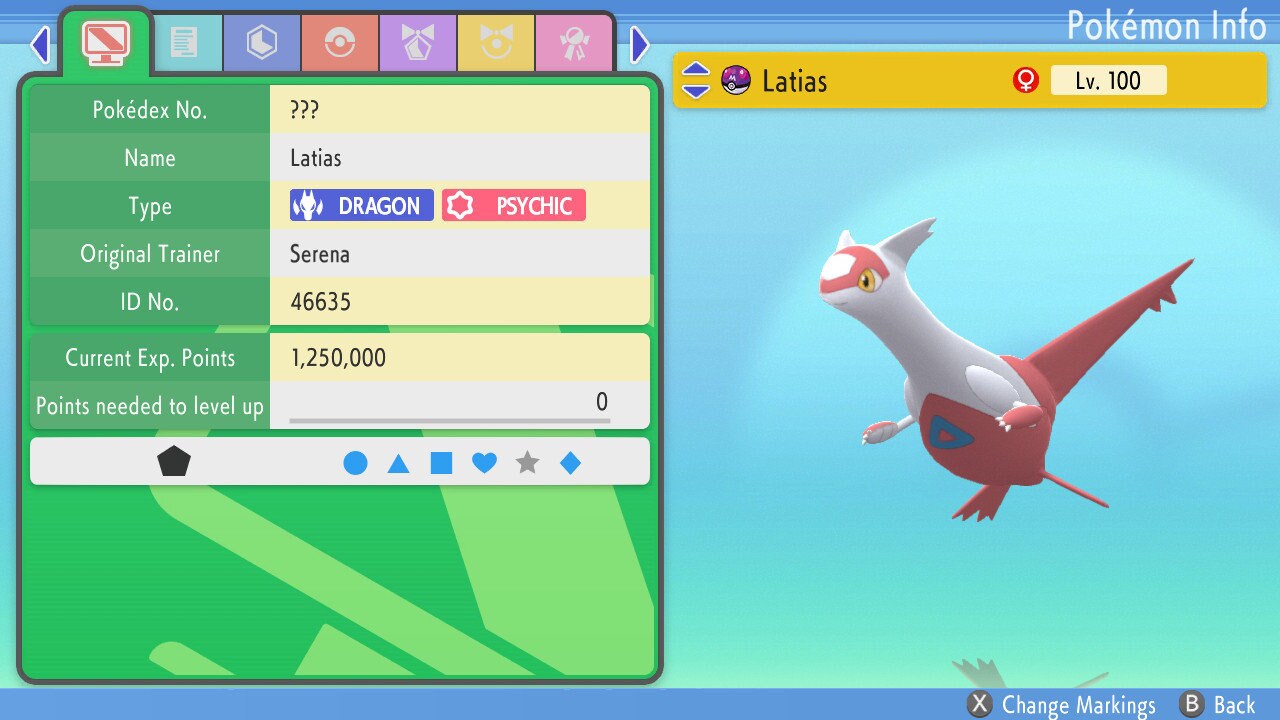This screenshot has width=1280, height=720.
Task: Choose the pink rosette ribbon tab
Action: 573,43
